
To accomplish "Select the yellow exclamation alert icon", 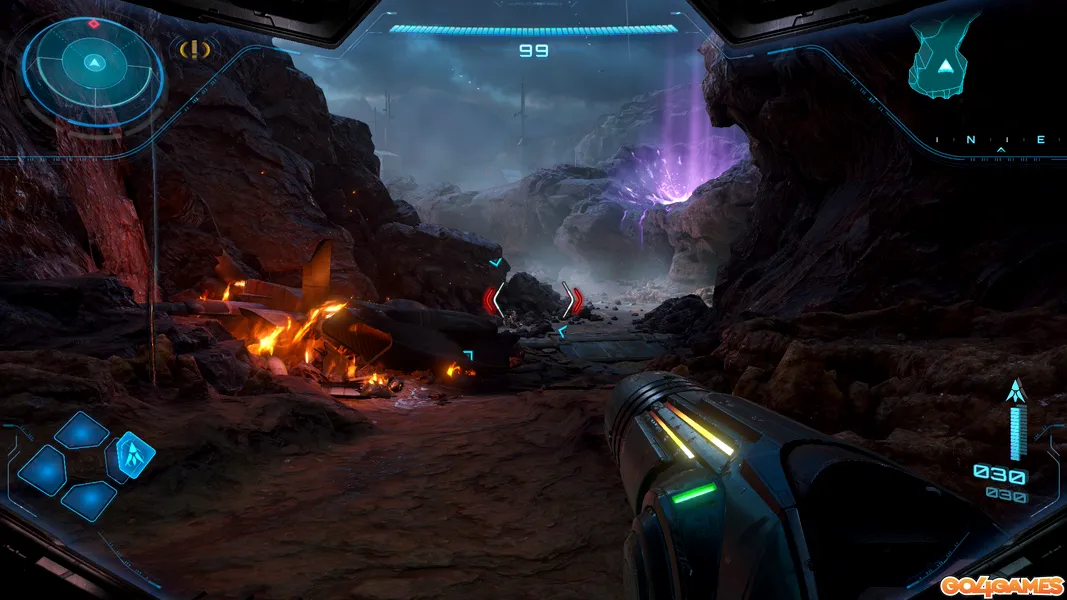I will coord(194,48).
